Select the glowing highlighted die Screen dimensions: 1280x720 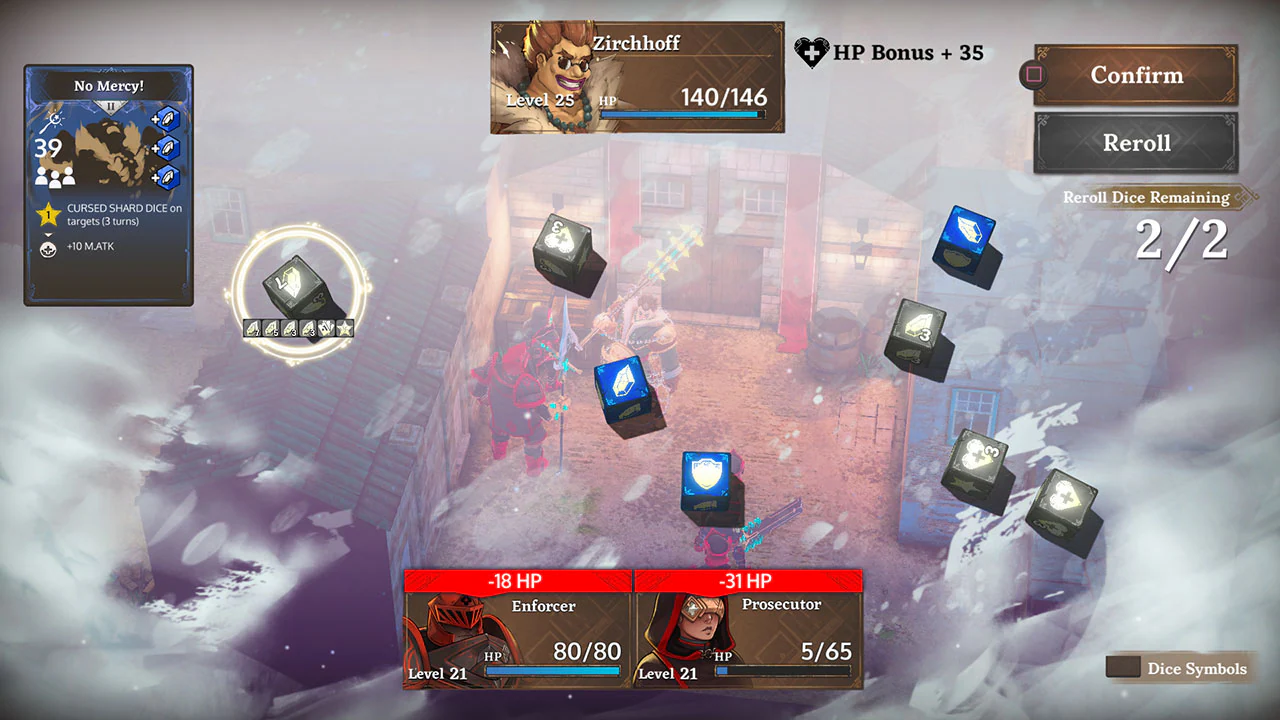(x=293, y=285)
